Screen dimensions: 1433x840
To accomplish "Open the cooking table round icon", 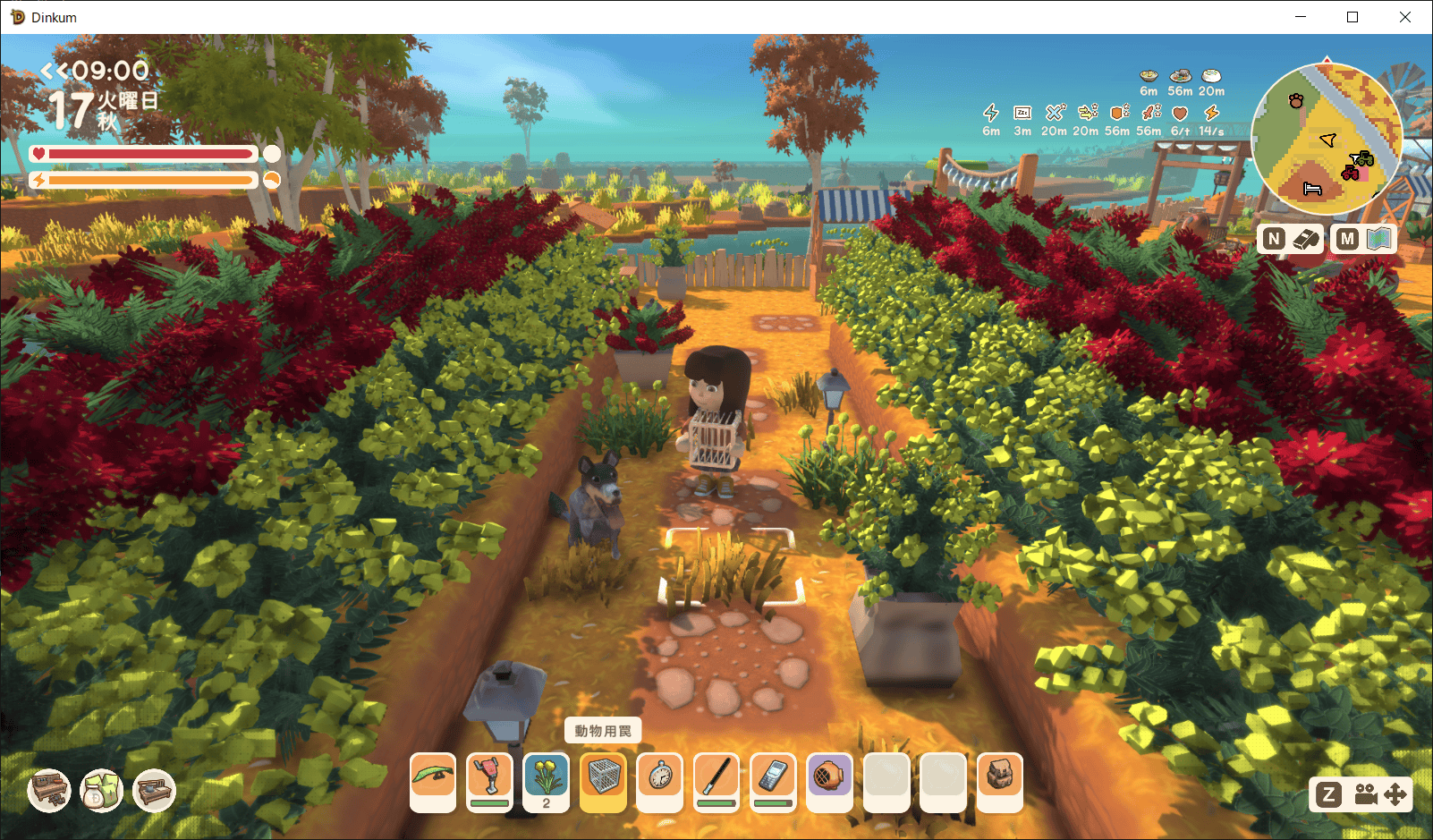I will (154, 791).
